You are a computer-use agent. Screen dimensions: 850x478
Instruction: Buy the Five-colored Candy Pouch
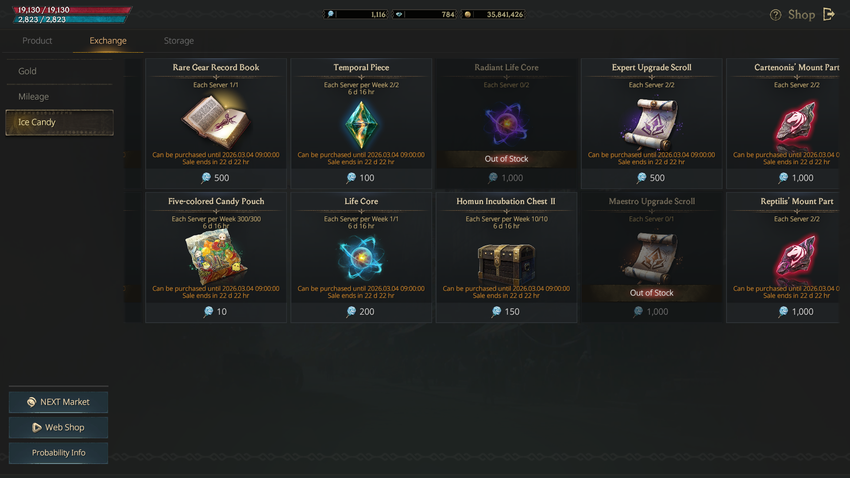pyautogui.click(x=215, y=258)
